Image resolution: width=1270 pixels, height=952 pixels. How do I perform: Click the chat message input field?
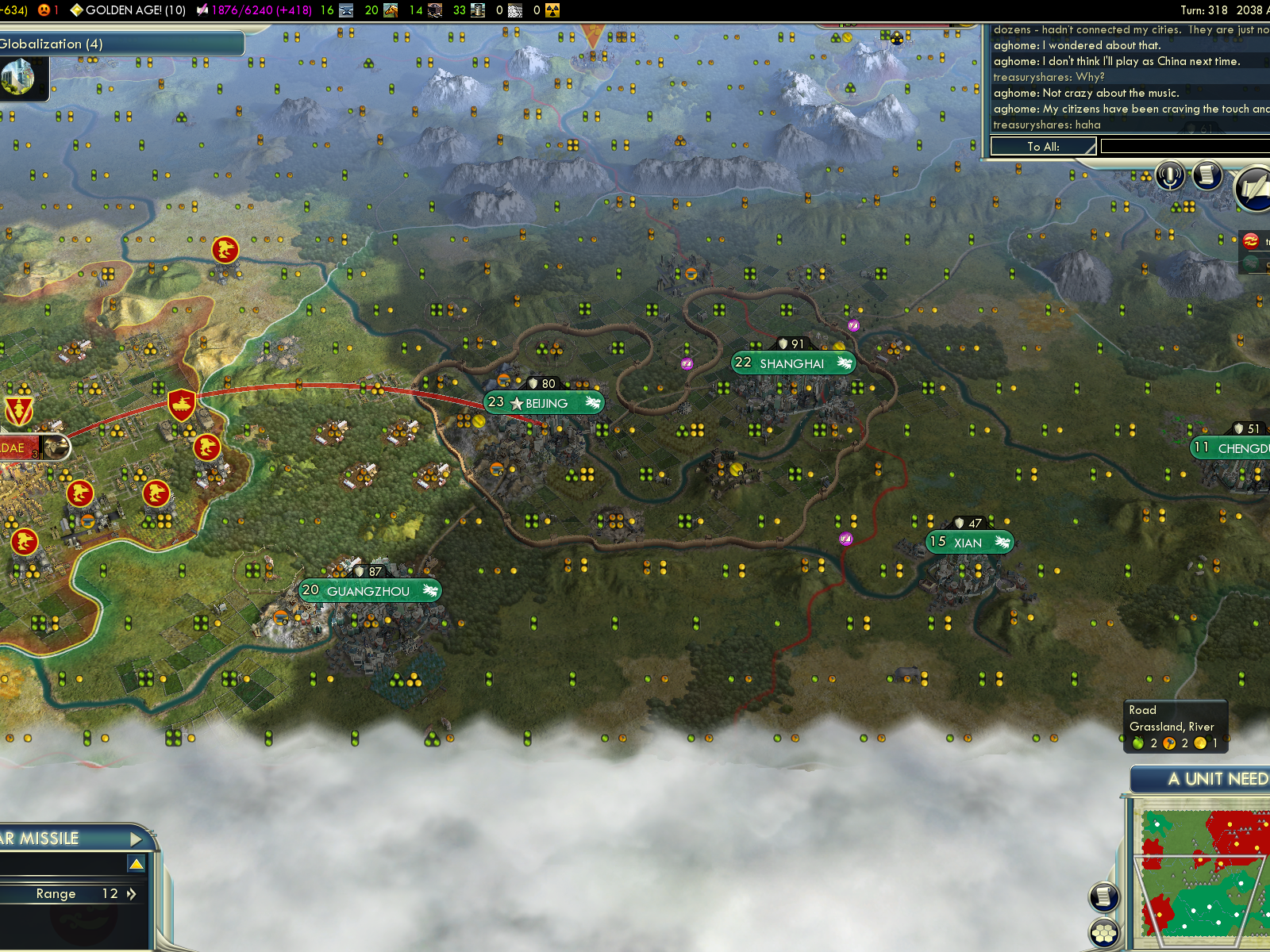click(x=1184, y=147)
